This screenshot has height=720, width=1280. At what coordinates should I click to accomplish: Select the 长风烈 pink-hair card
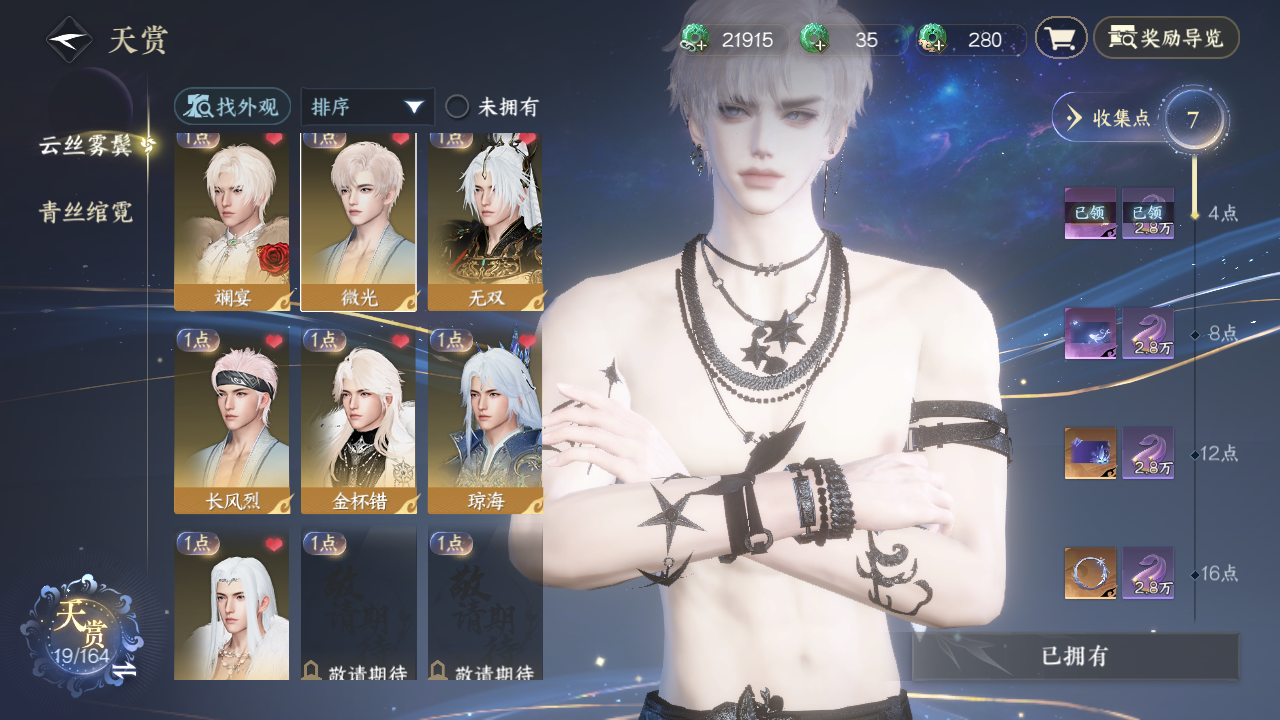click(x=231, y=420)
